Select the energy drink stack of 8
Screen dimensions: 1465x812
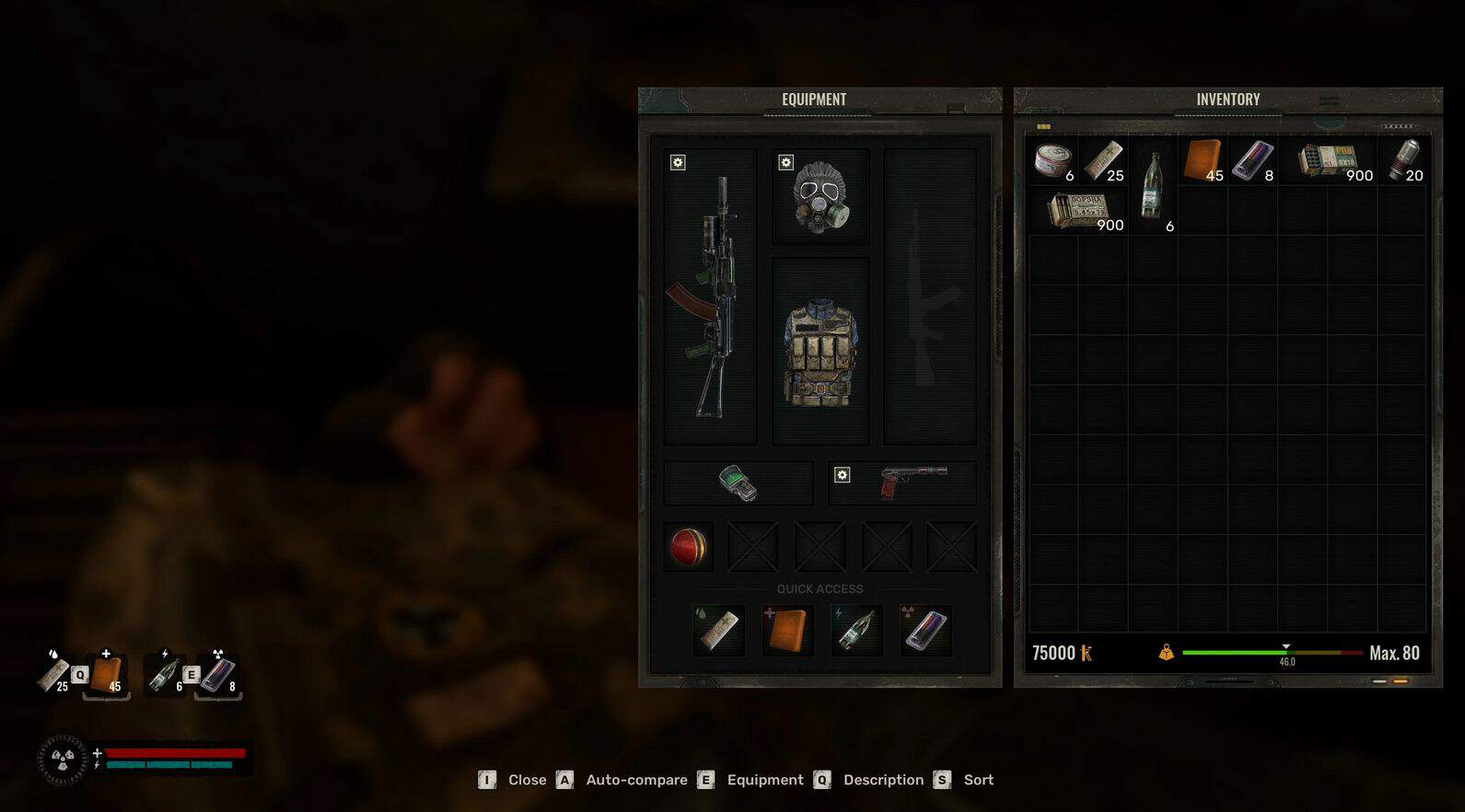[1252, 161]
